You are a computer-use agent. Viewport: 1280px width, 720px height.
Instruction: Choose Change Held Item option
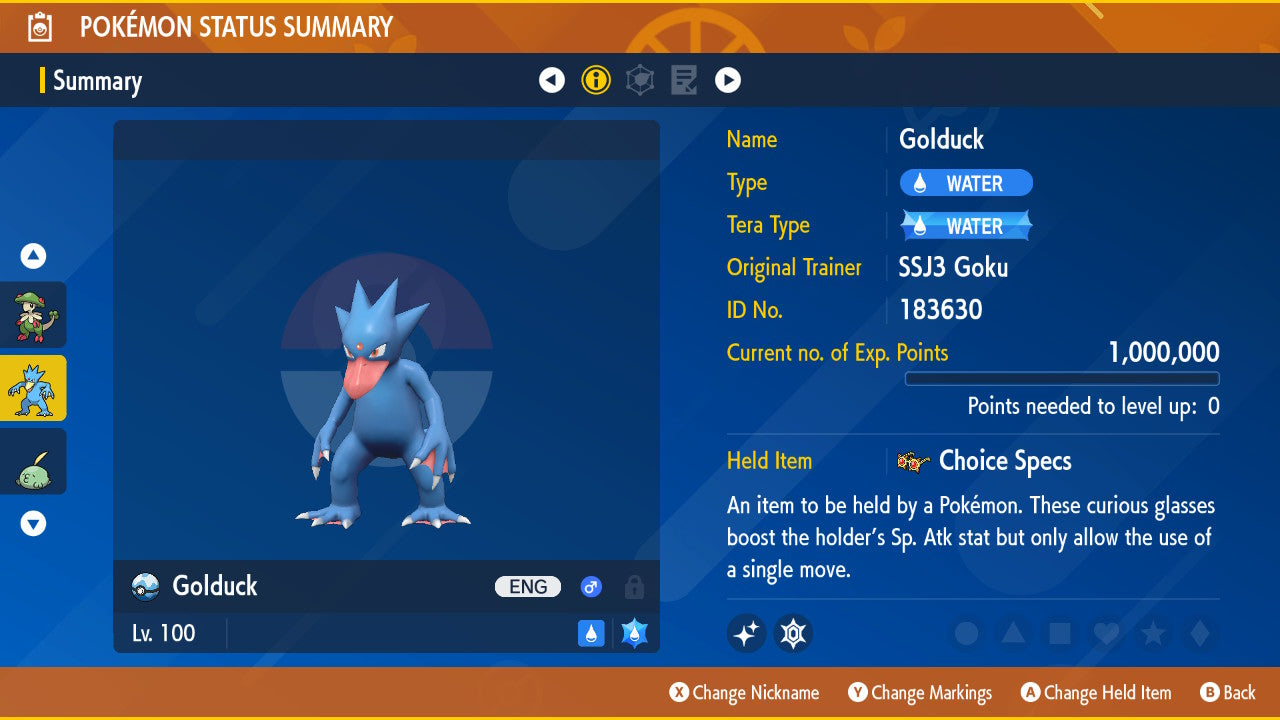[1096, 693]
